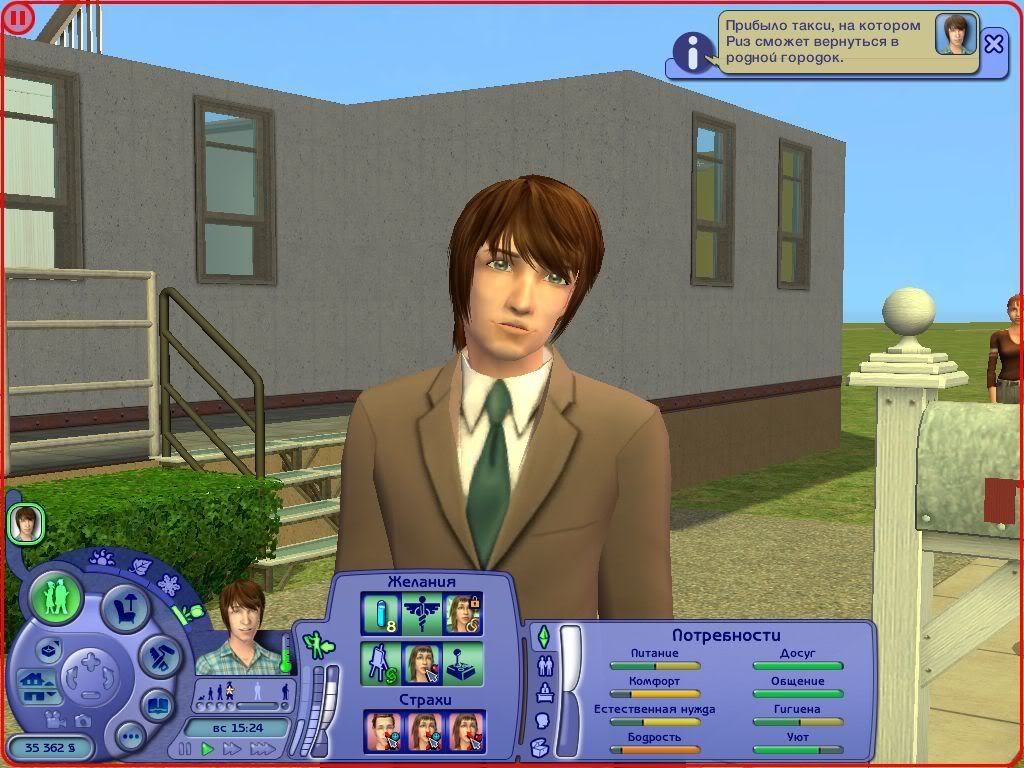Screen dimensions: 1024x768
Task: Set the game to double fast-forward speed
Action: (234, 749)
